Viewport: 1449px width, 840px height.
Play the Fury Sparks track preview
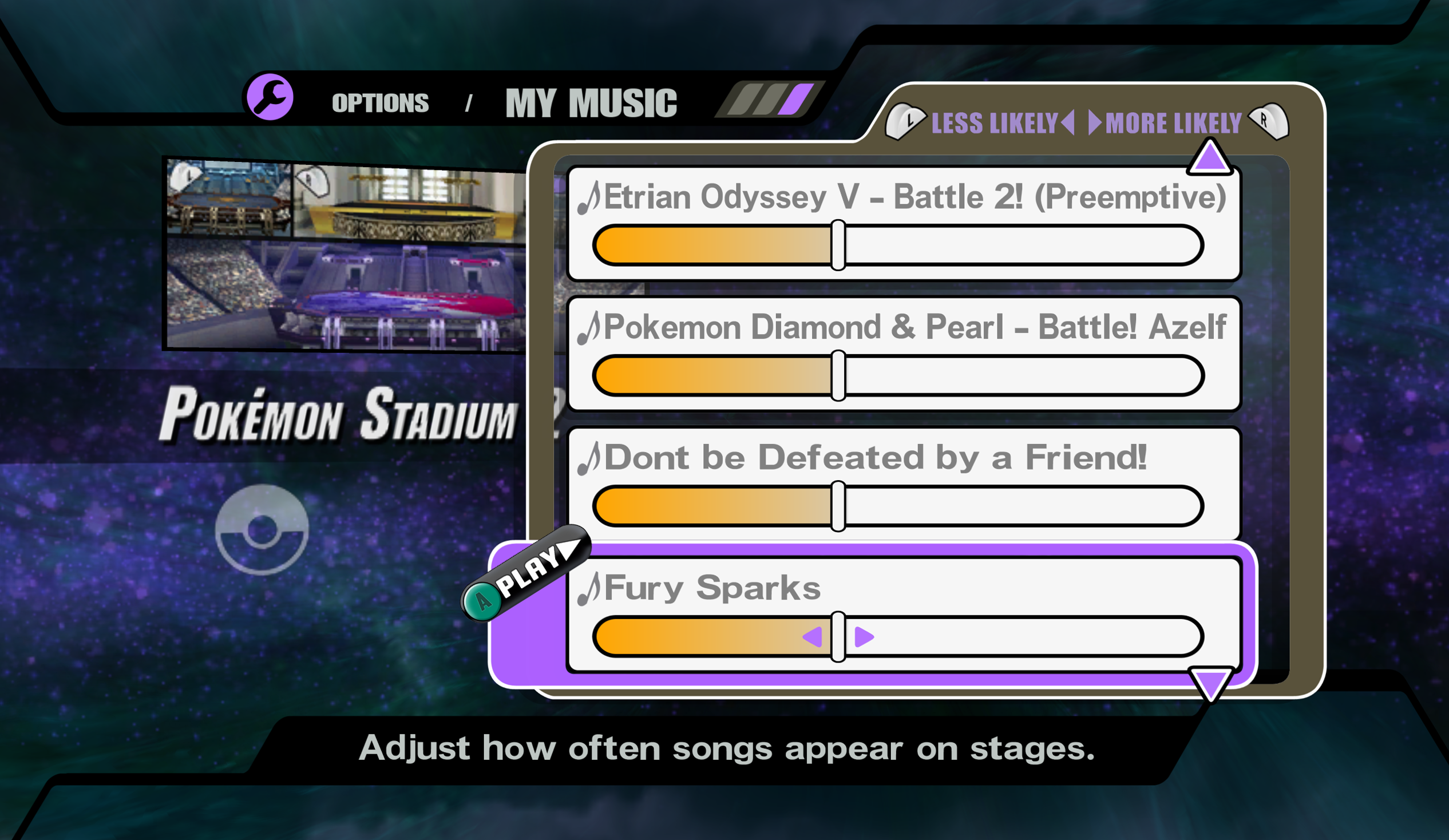526,574
